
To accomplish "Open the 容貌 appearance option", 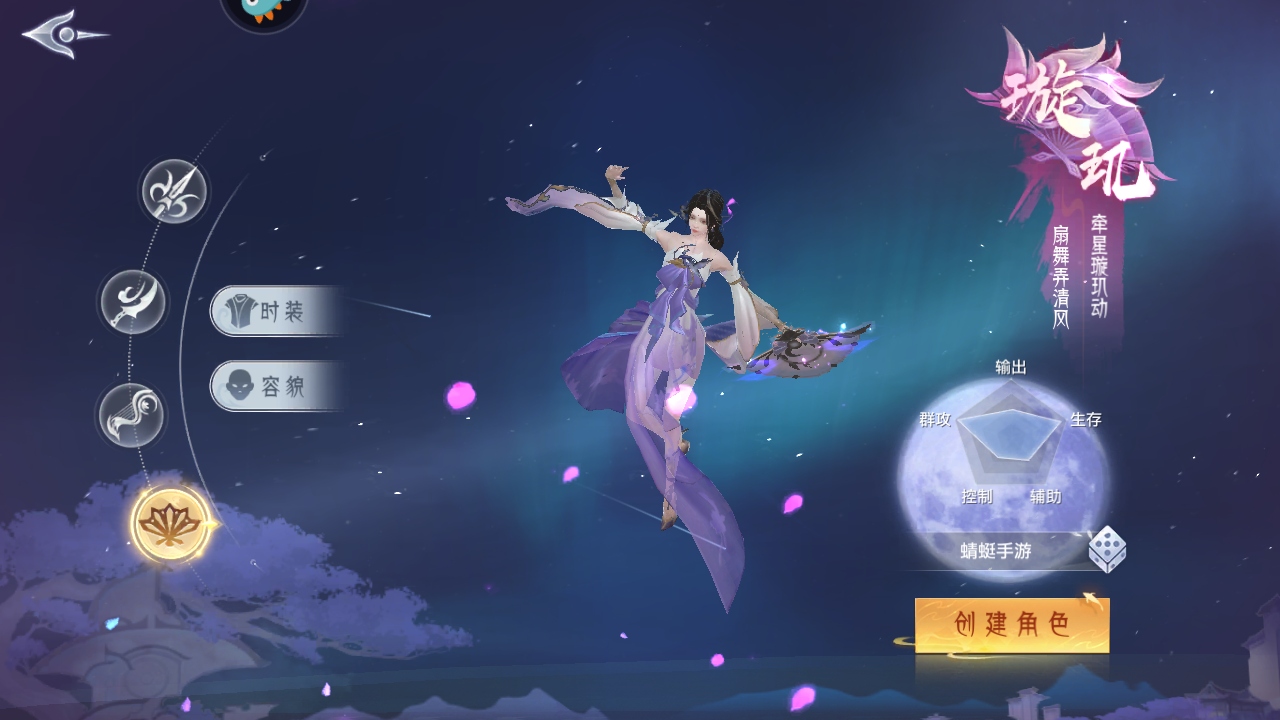I will click(272, 386).
